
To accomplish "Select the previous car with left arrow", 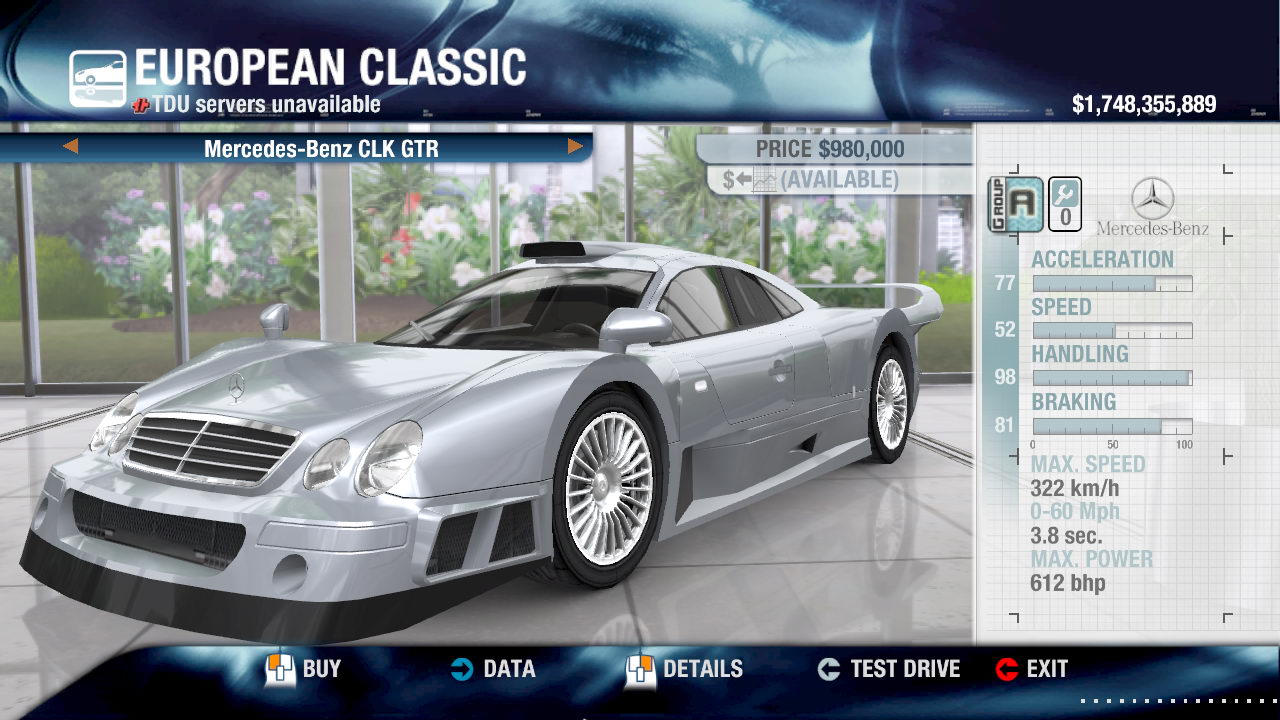I will pyautogui.click(x=70, y=148).
